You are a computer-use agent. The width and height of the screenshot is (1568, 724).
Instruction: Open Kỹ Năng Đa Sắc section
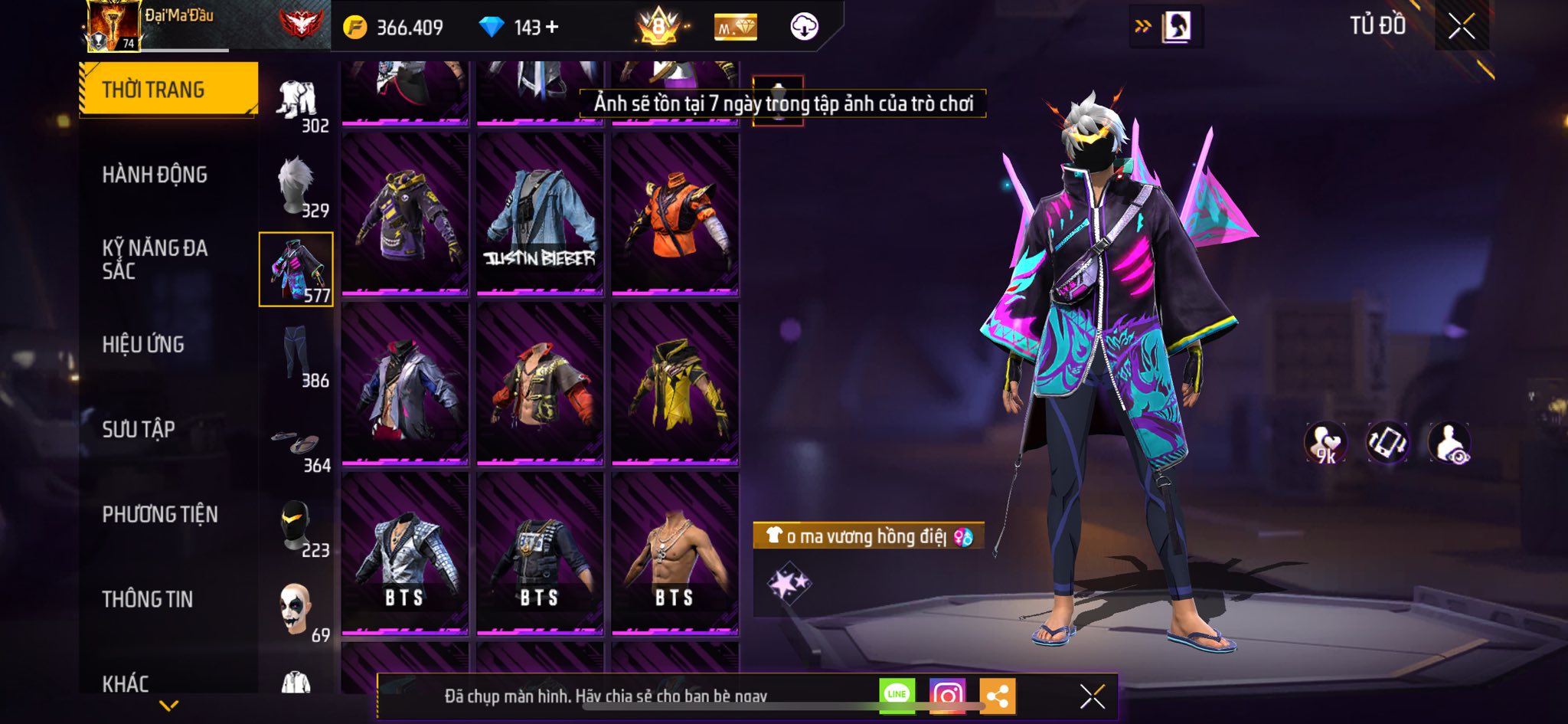155,259
